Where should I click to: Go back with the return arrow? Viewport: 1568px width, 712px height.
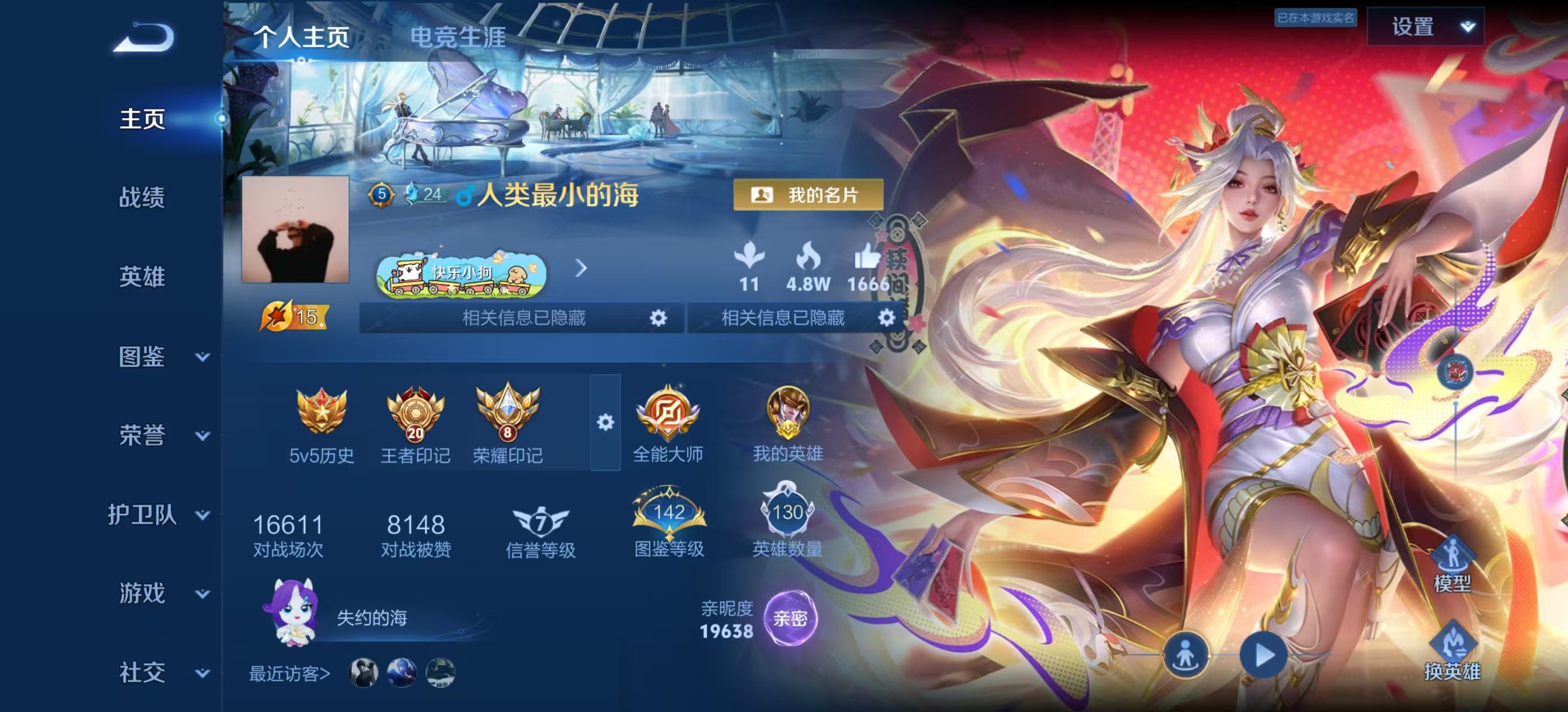pyautogui.click(x=144, y=38)
